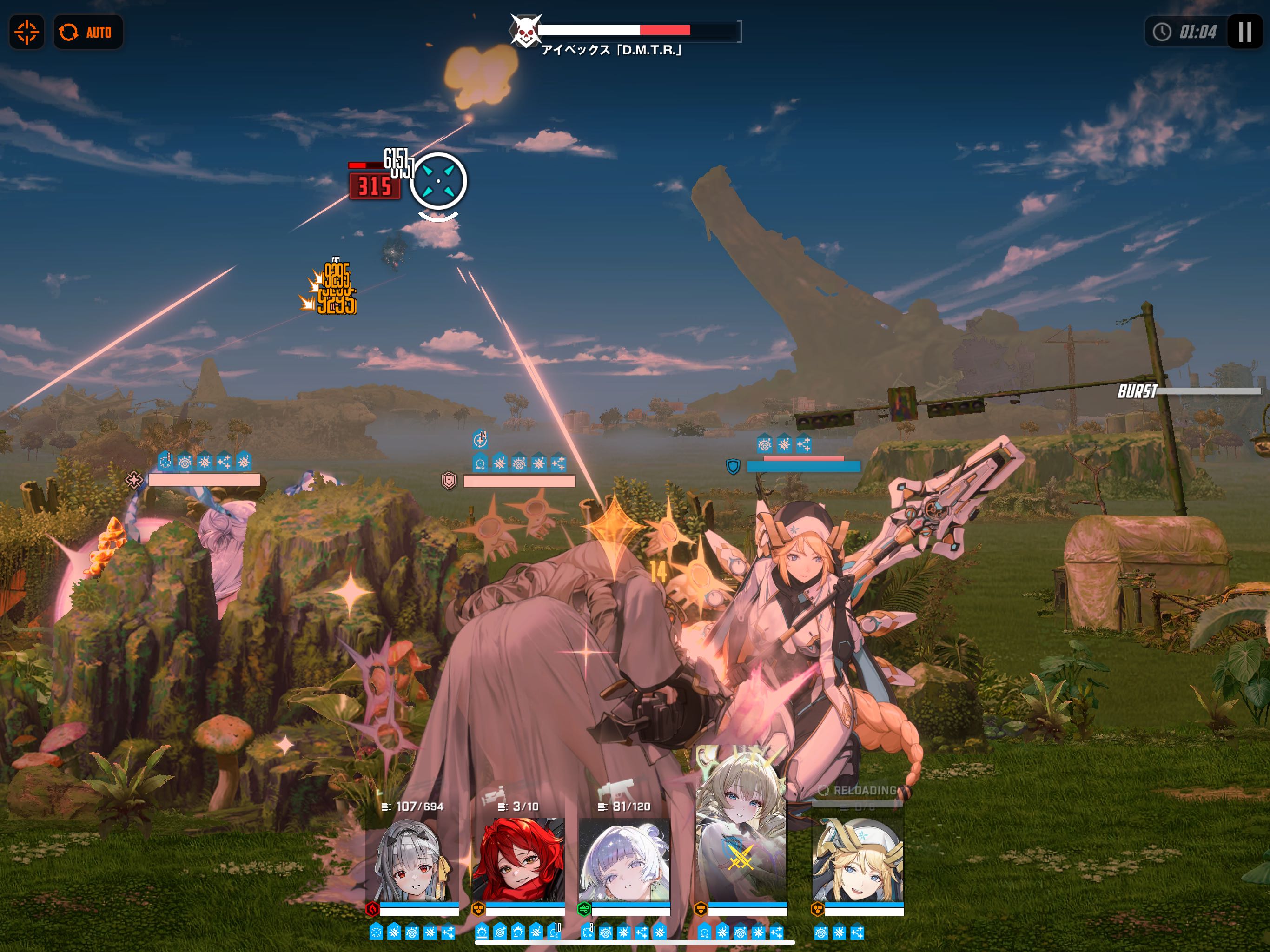Switch to the red-haired character portrait
The height and width of the screenshot is (952, 1270).
click(x=518, y=861)
